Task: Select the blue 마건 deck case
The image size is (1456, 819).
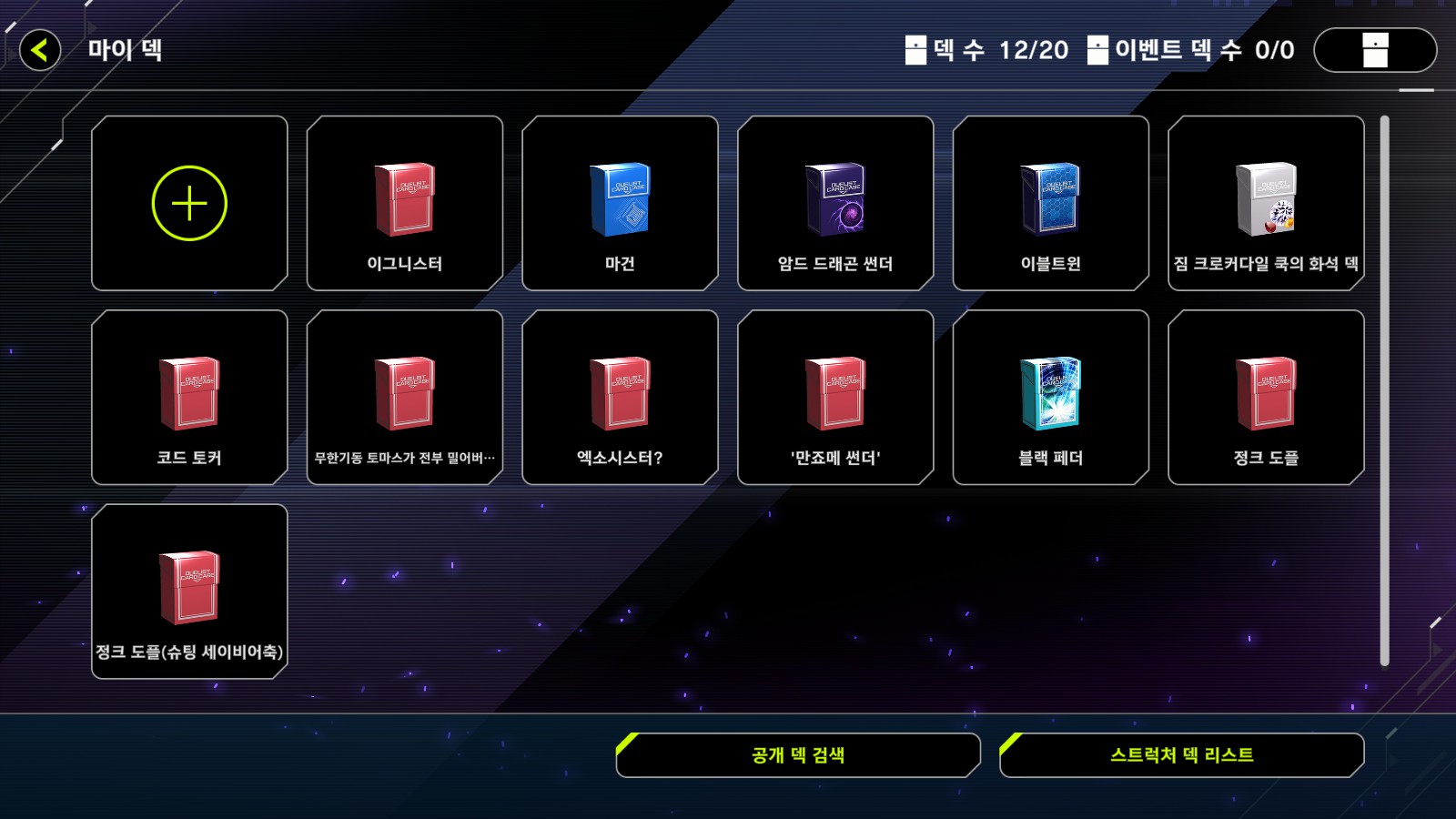Action: (x=620, y=203)
